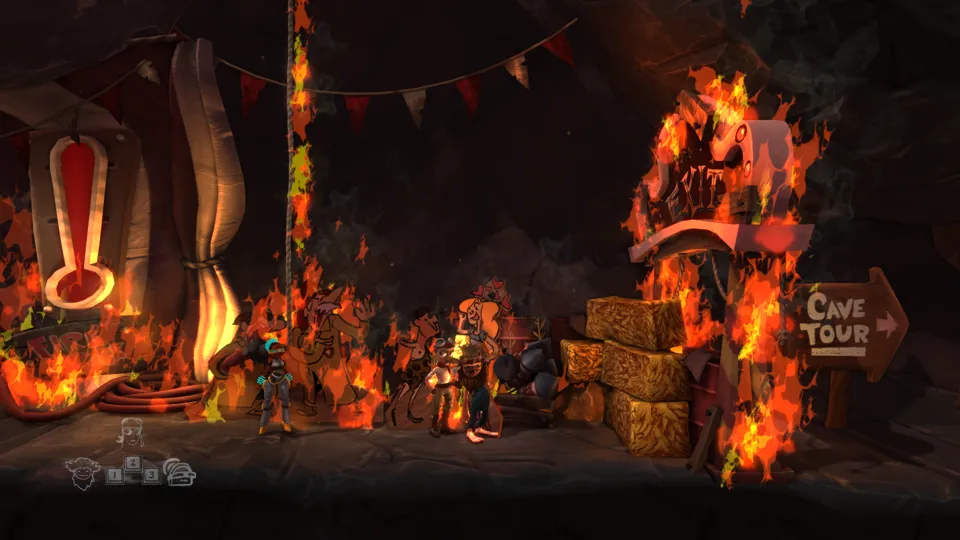Select the ponytailed woman character portrait
Screen dimensions: 960x540
(131, 433)
